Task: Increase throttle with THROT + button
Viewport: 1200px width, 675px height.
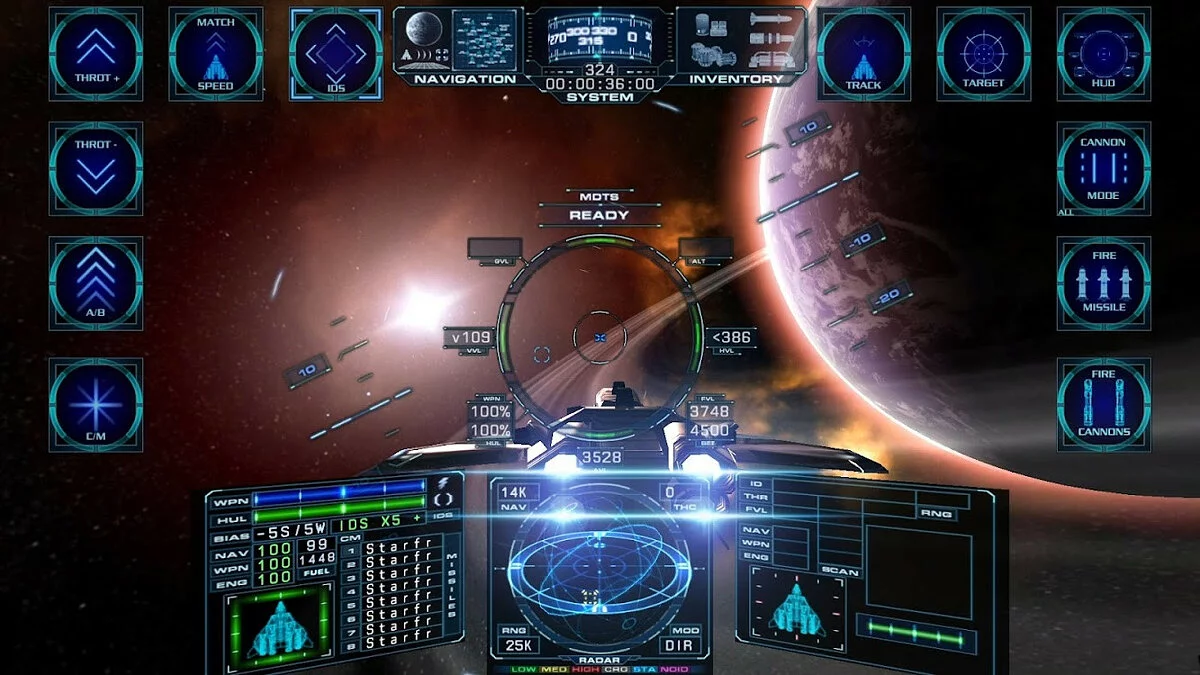Action: (x=96, y=53)
